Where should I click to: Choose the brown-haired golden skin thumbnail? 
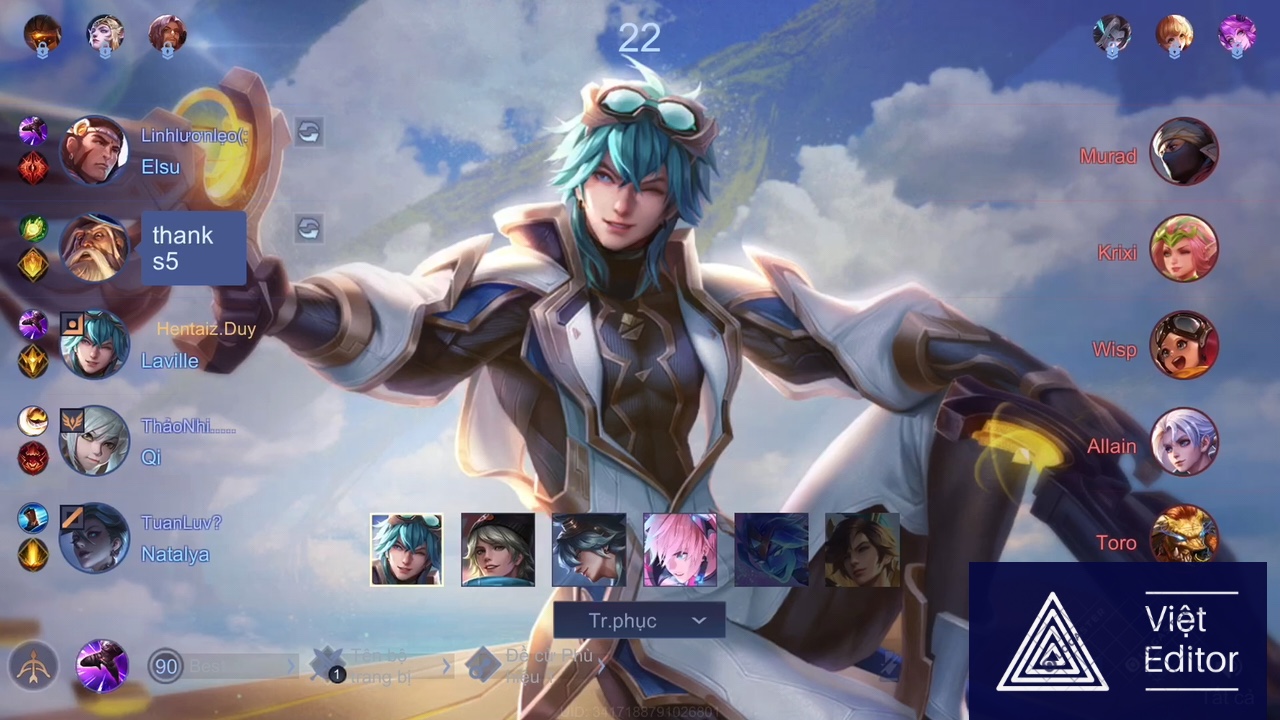pyautogui.click(x=862, y=549)
